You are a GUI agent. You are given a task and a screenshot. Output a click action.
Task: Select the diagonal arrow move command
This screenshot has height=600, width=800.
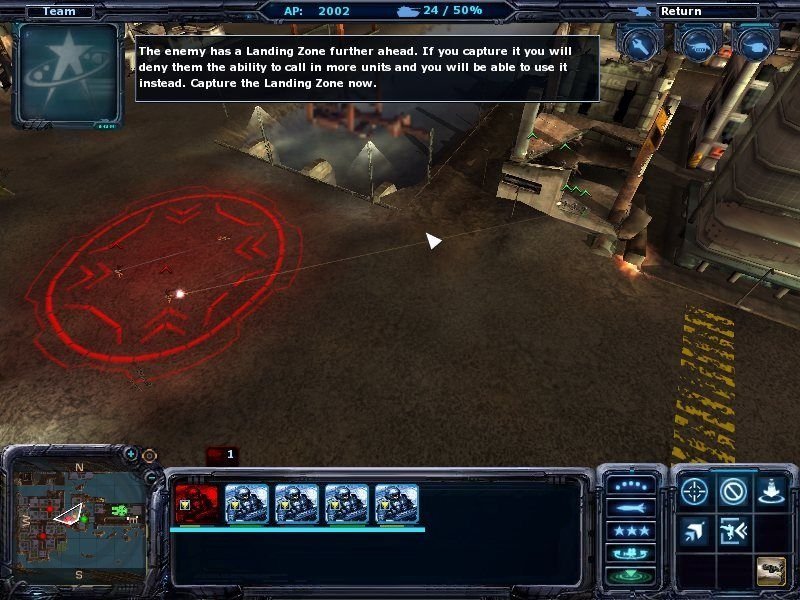(695, 531)
